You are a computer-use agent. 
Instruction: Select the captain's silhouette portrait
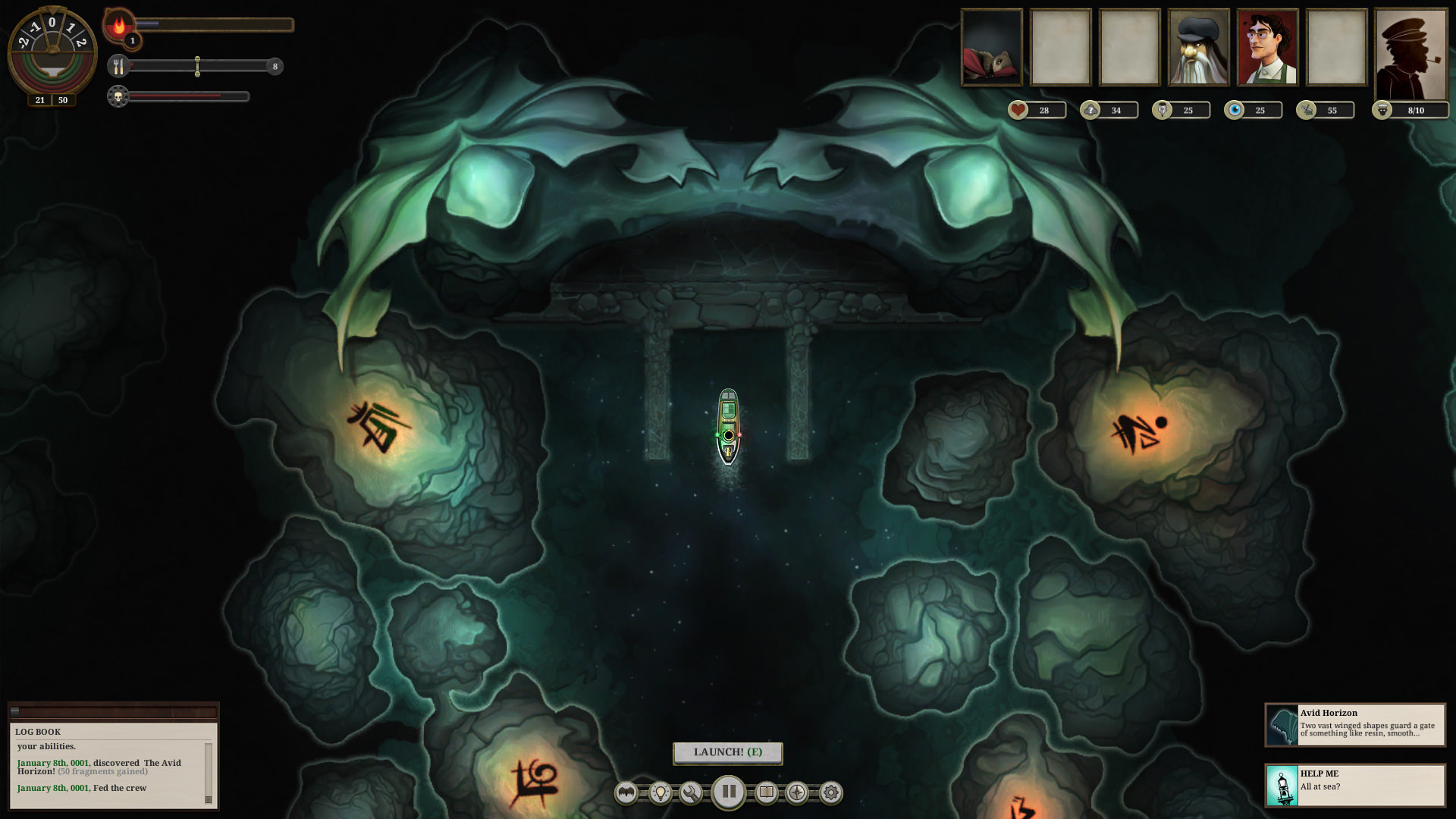(1409, 49)
